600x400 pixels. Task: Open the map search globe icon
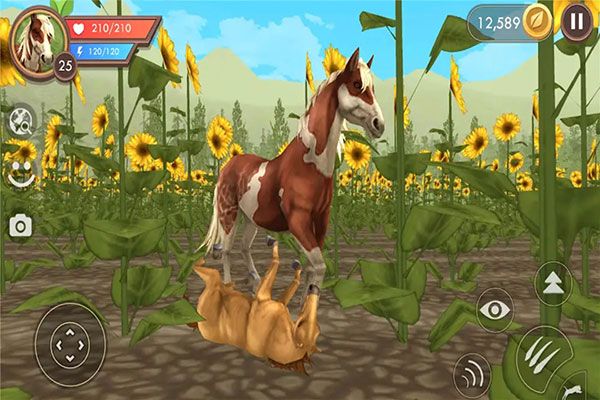[x=20, y=121]
